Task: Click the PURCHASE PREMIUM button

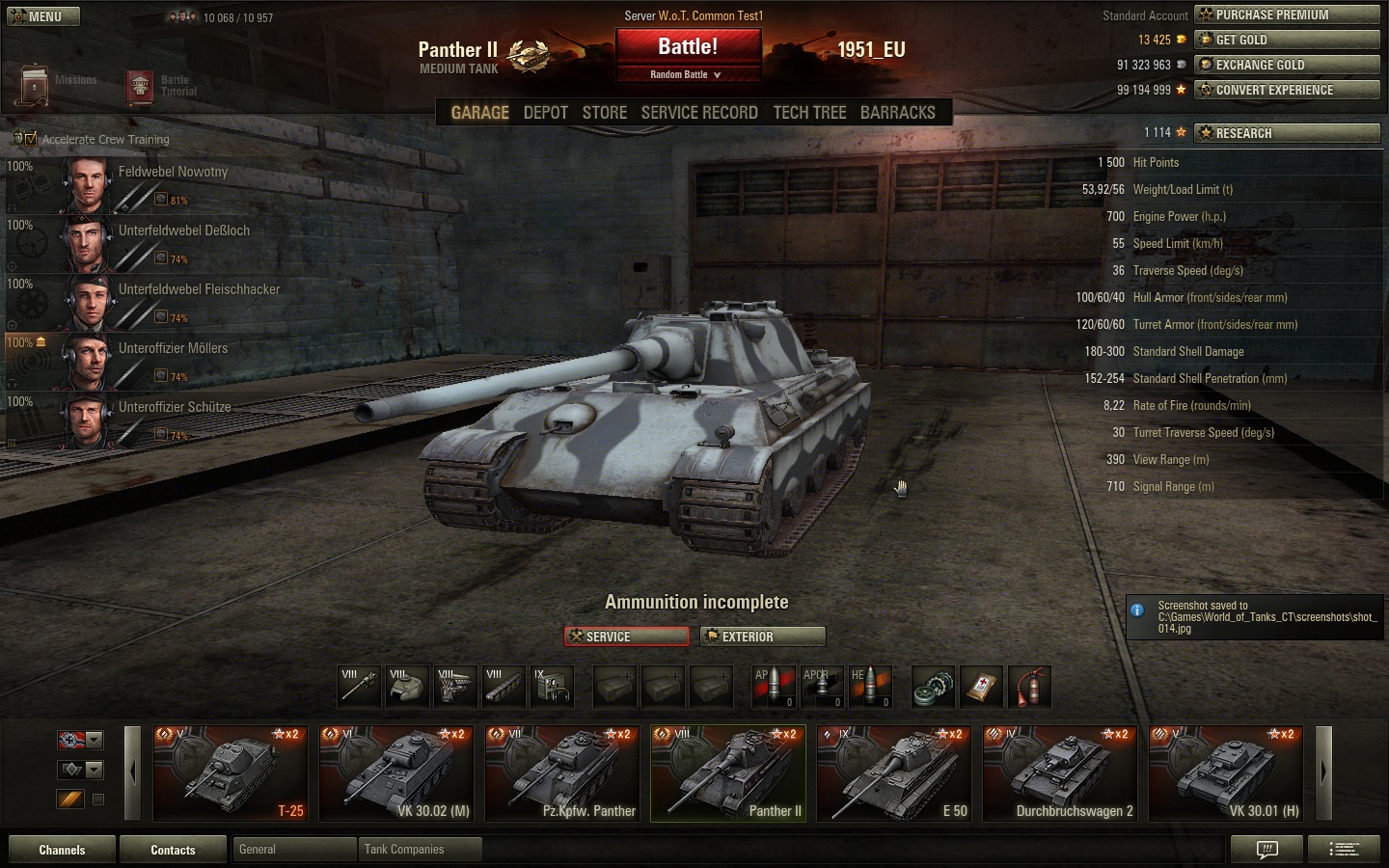Action: [1287, 14]
